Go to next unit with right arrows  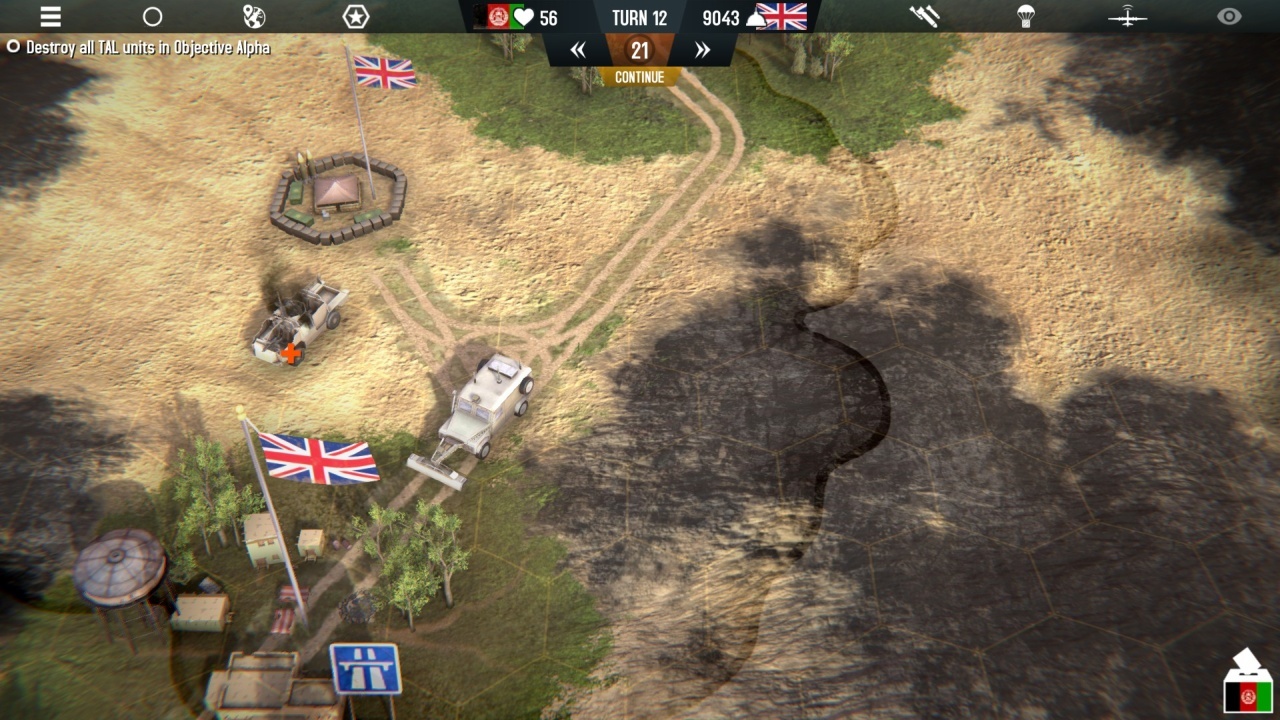[702, 50]
